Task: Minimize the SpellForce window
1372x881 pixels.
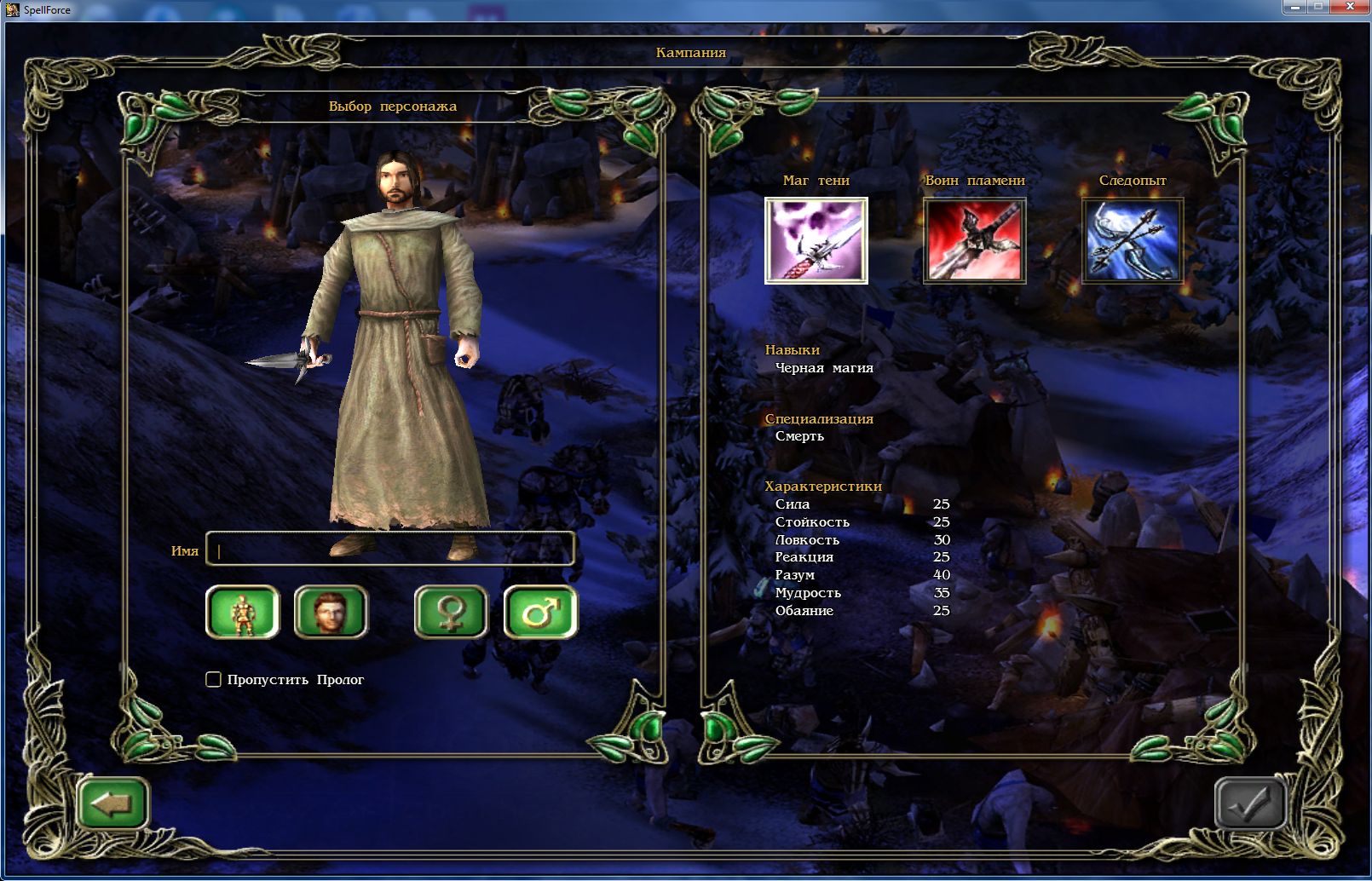Action: (x=1295, y=7)
